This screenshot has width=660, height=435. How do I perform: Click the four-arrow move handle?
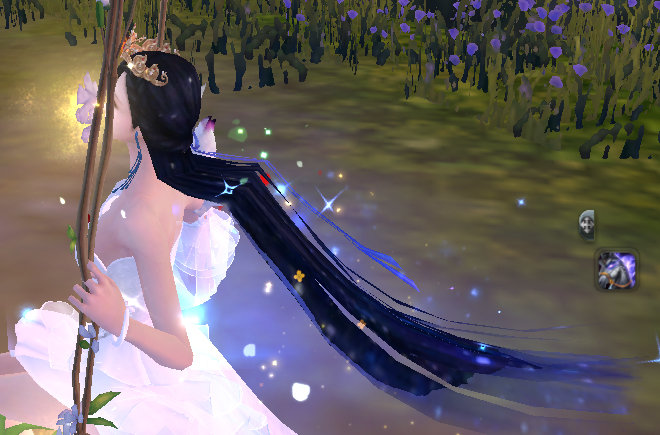tap(587, 223)
